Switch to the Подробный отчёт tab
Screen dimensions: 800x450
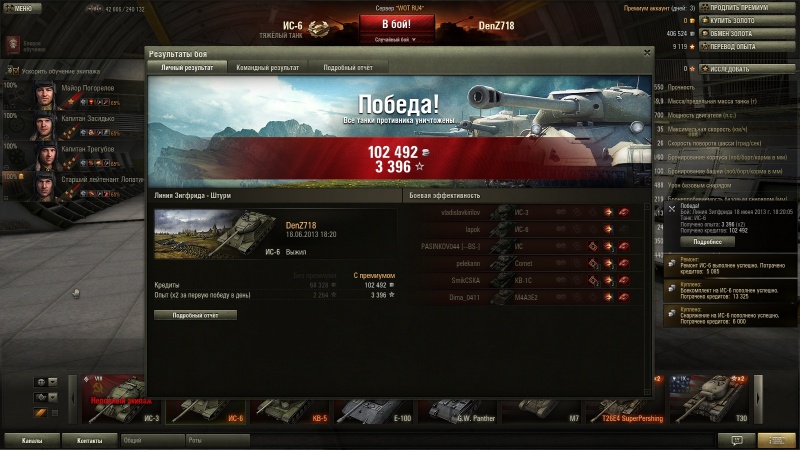[347, 67]
